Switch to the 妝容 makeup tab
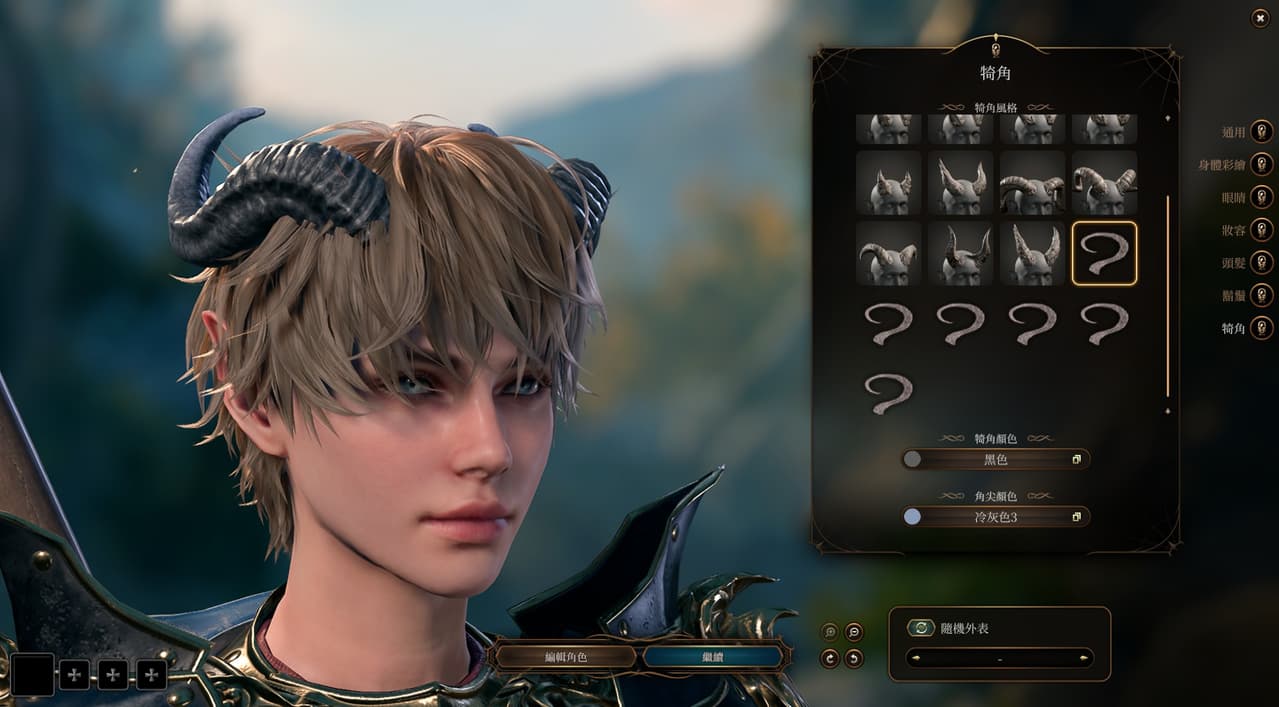 coord(1261,230)
